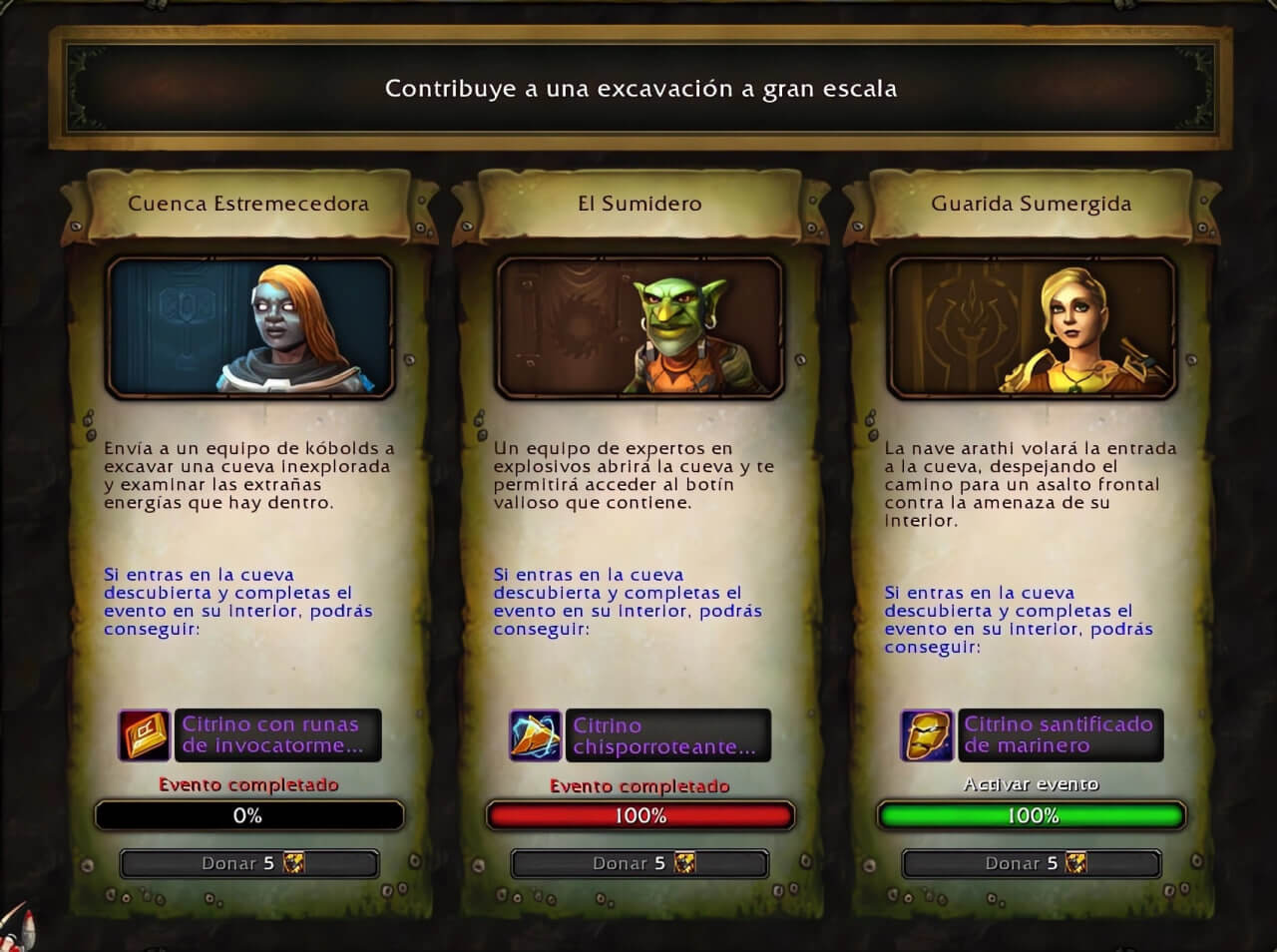Screen dimensions: 1277x952
Task: Choose the El Sumidero goblin portrait
Action: click(639, 326)
